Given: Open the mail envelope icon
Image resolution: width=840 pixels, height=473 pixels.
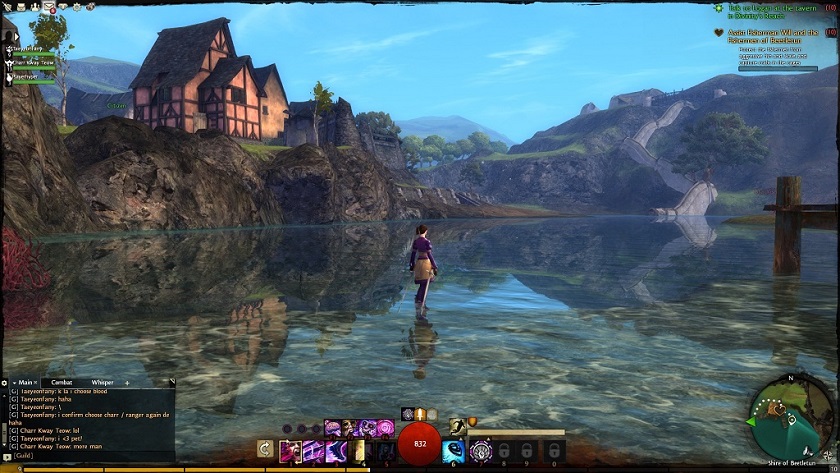Looking at the screenshot, I should [49, 6].
